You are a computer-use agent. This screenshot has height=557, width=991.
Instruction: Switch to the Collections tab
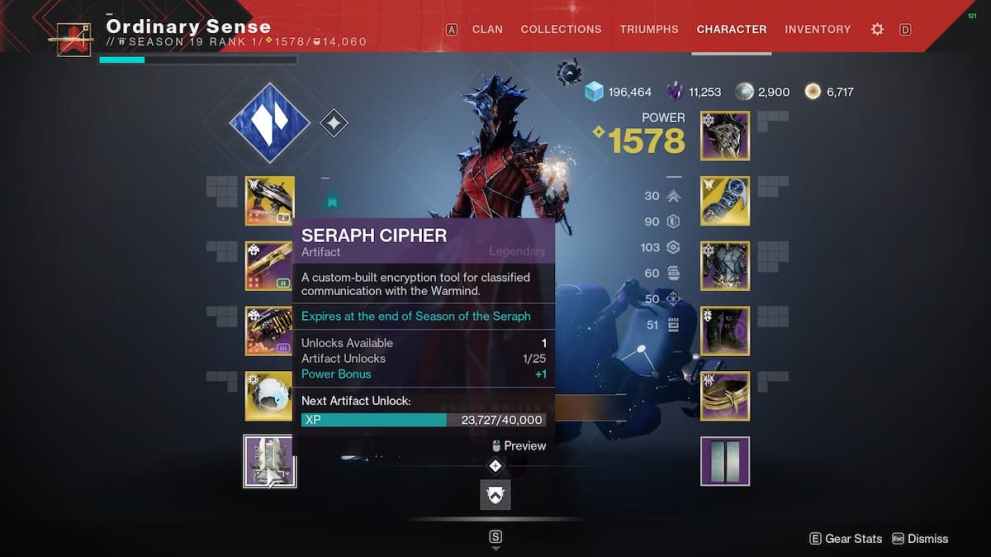(560, 29)
